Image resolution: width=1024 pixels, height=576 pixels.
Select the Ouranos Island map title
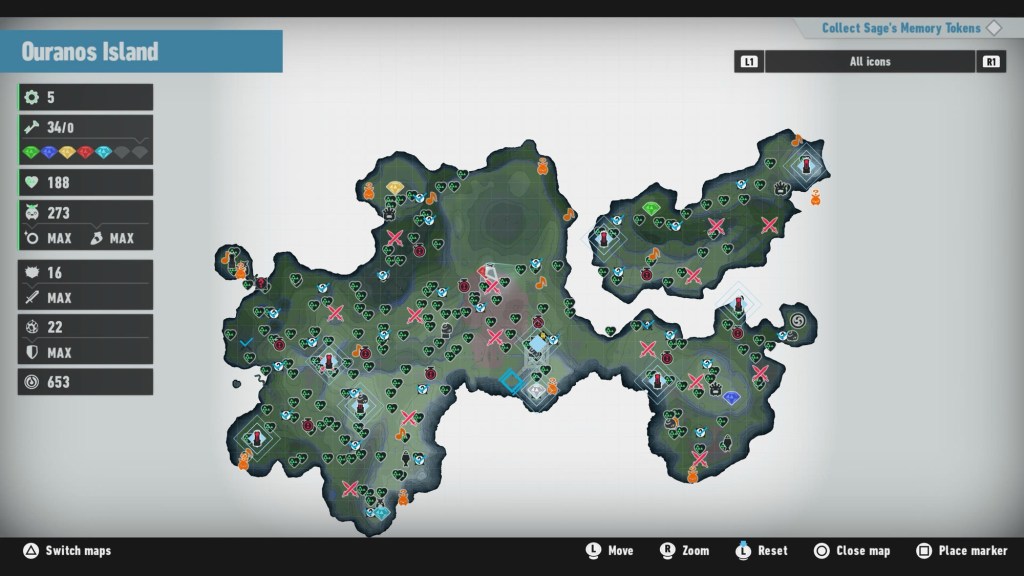tap(90, 52)
